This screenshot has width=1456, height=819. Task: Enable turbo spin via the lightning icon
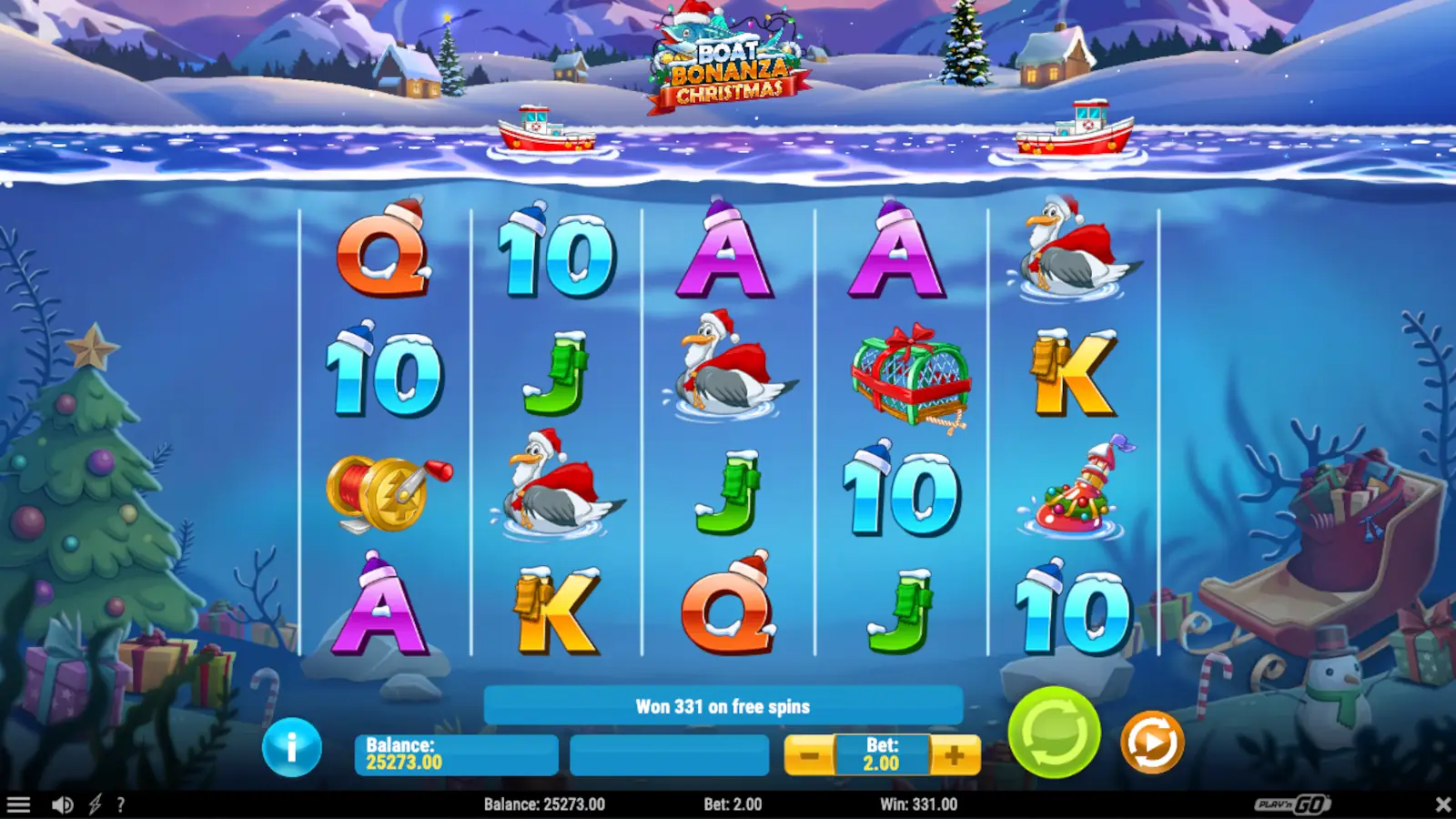click(94, 804)
